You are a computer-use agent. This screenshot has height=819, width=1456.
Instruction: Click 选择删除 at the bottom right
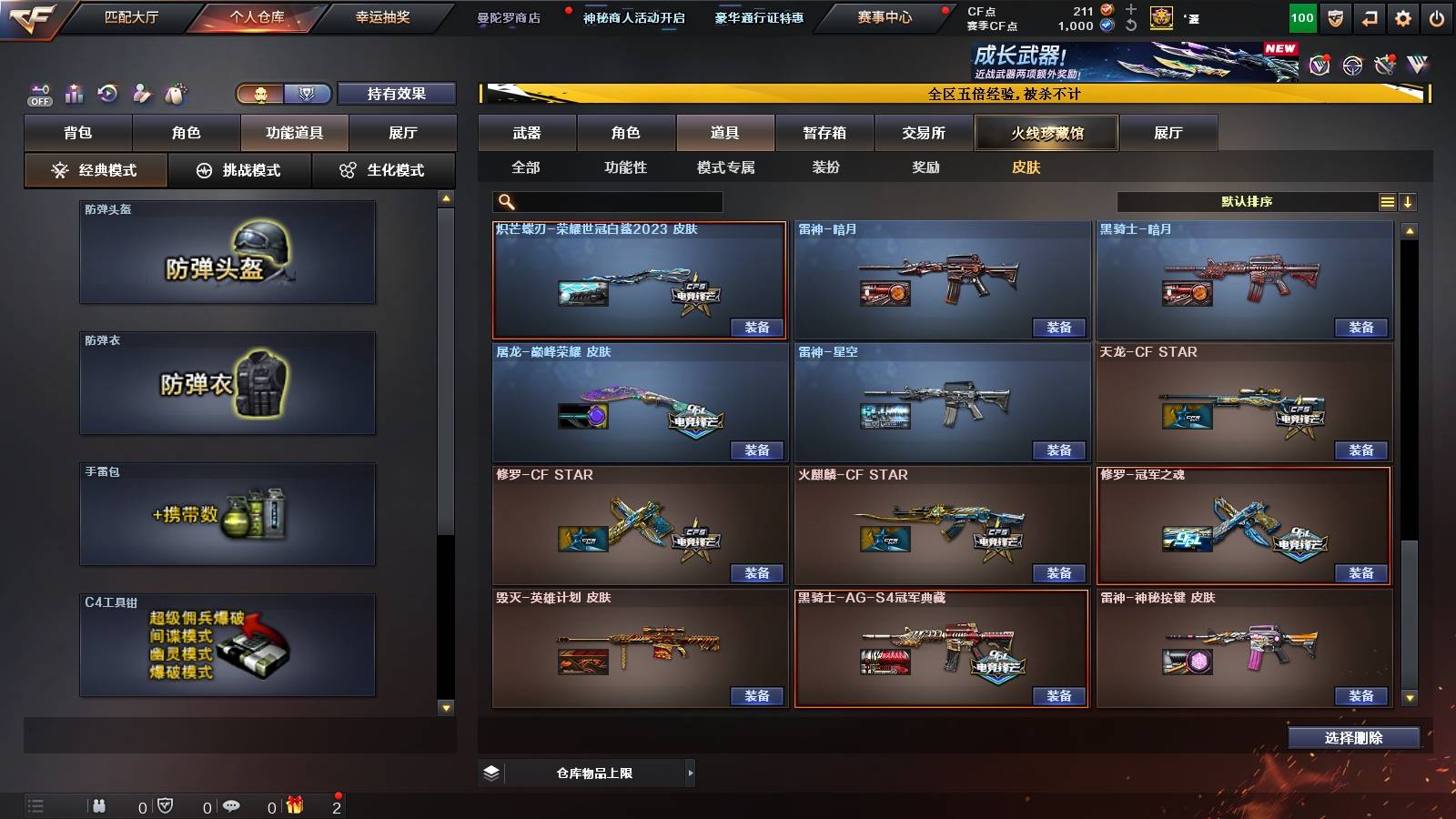(1353, 737)
